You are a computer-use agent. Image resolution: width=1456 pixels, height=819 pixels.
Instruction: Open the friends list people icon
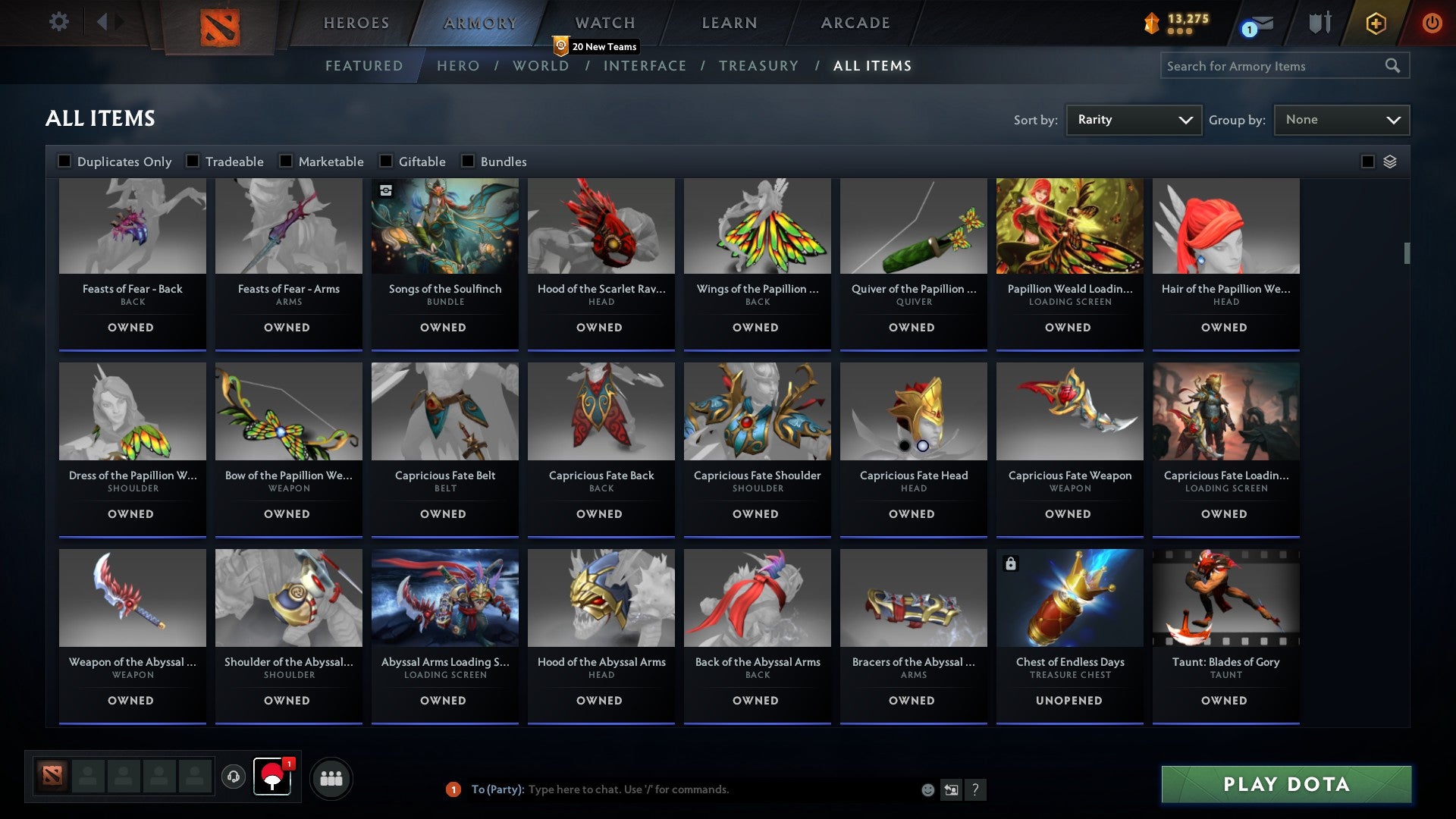click(331, 777)
